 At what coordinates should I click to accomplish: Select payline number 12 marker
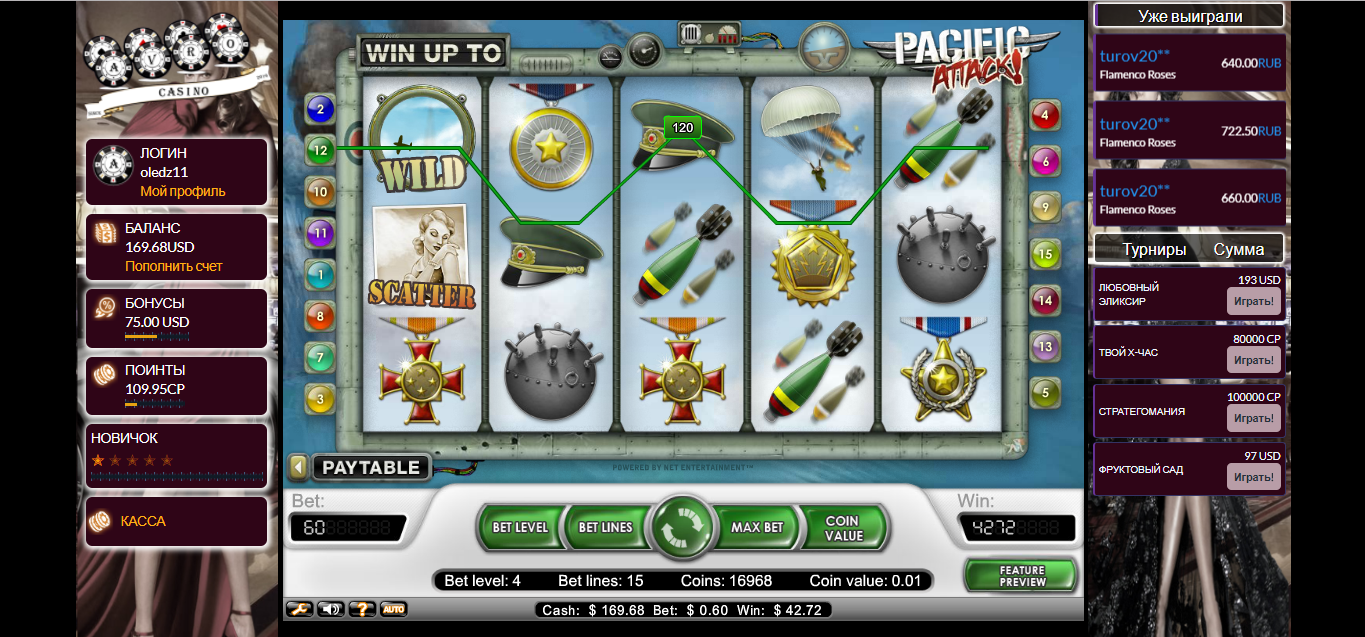pos(320,150)
